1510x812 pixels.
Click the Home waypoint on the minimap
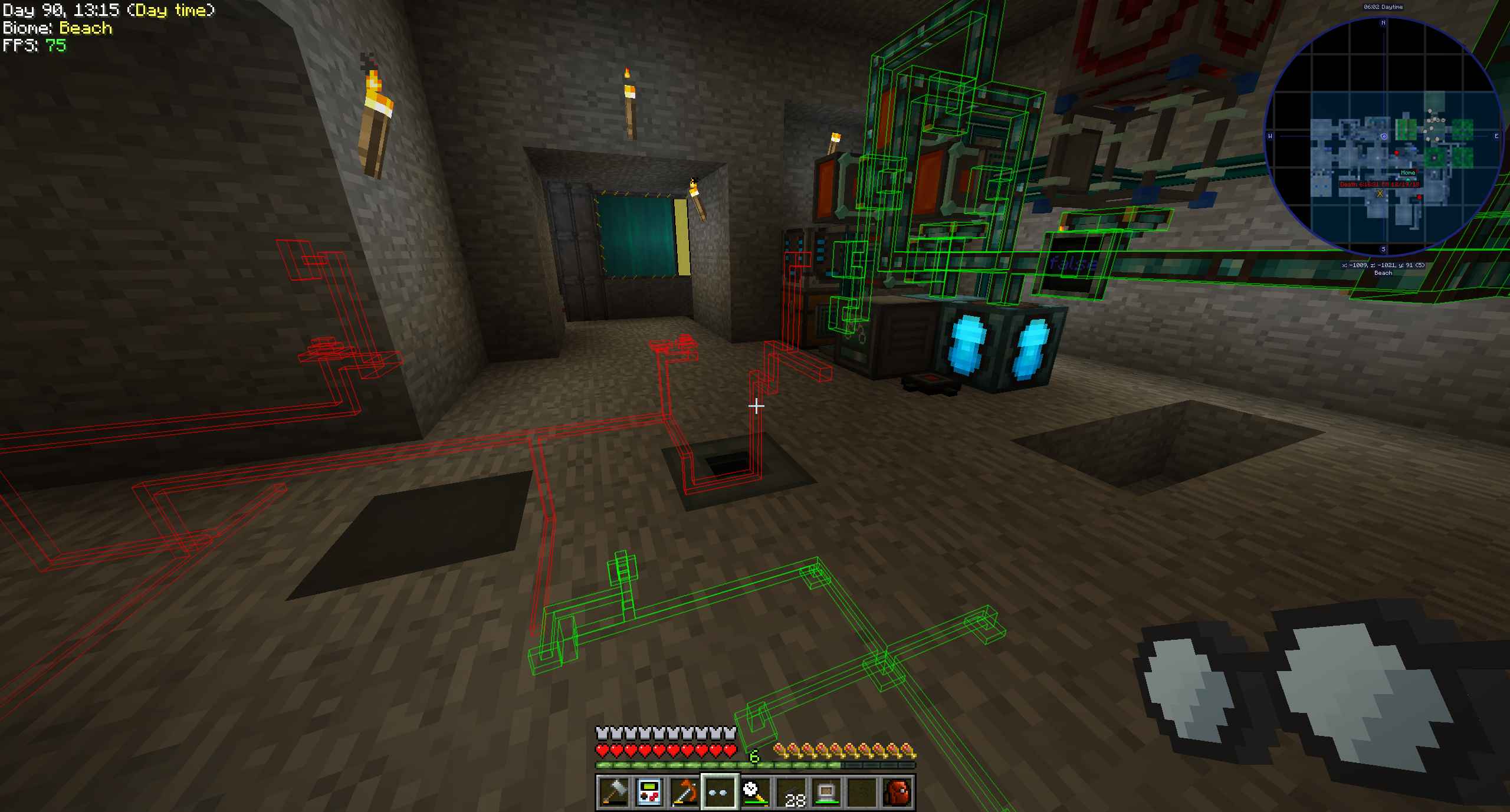[x=1408, y=173]
